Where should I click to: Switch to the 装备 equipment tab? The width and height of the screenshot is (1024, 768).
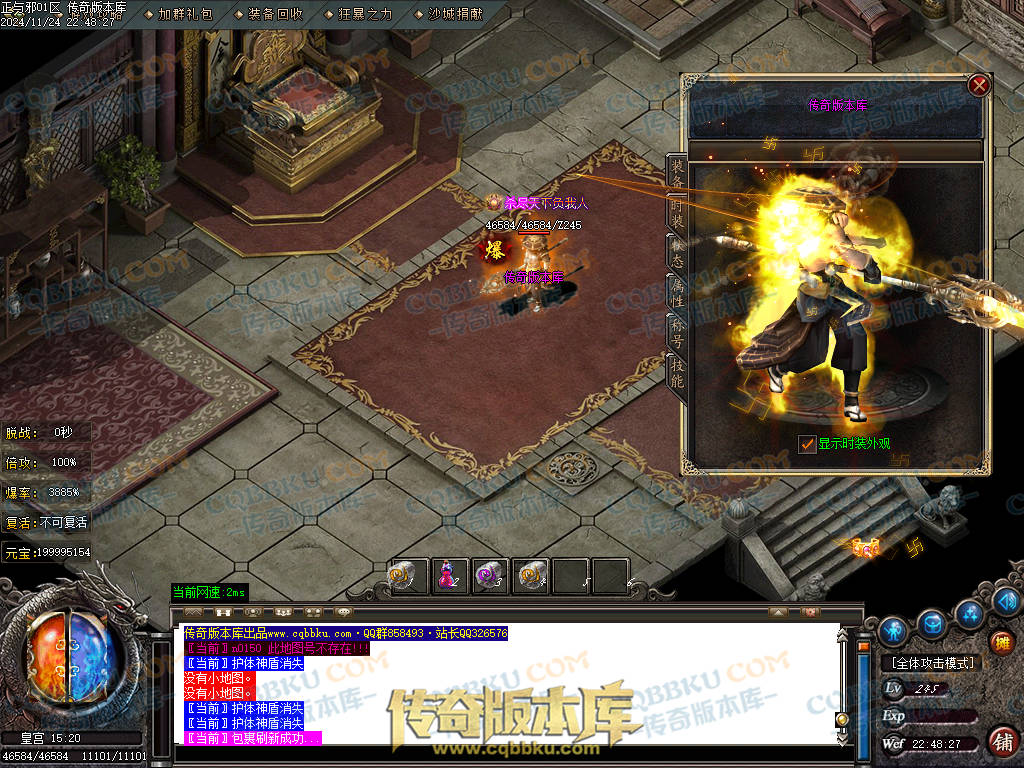coord(677,173)
